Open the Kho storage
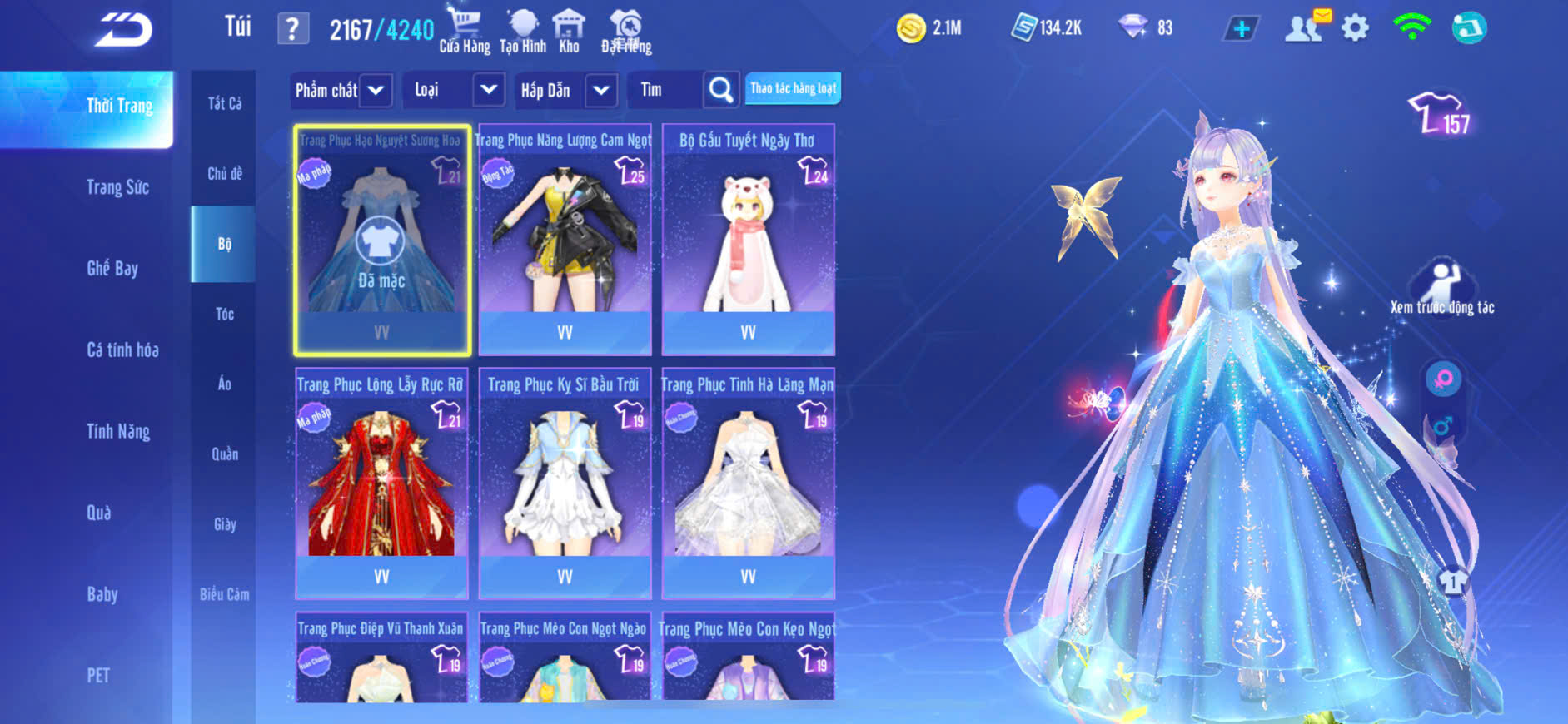 pos(569,31)
